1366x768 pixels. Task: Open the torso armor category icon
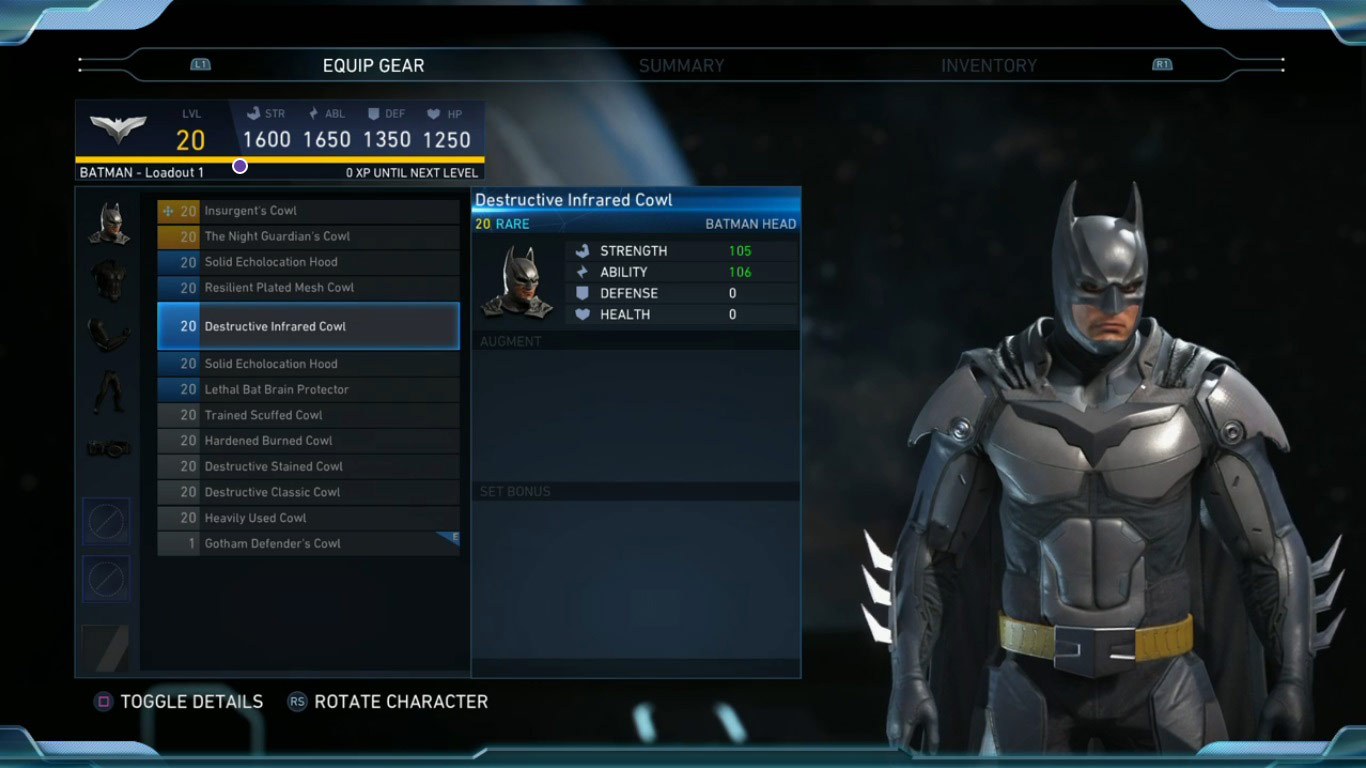[x=108, y=280]
